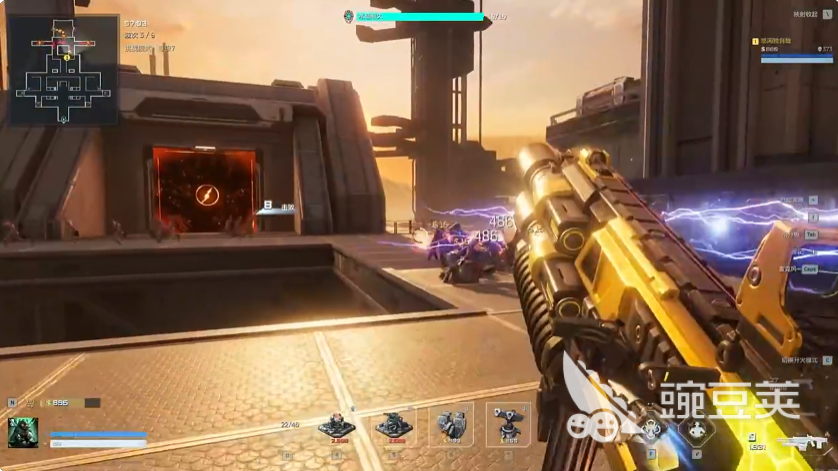This screenshot has width=838, height=471.
Task: Choose the second cannon turret slot
Action: click(393, 425)
